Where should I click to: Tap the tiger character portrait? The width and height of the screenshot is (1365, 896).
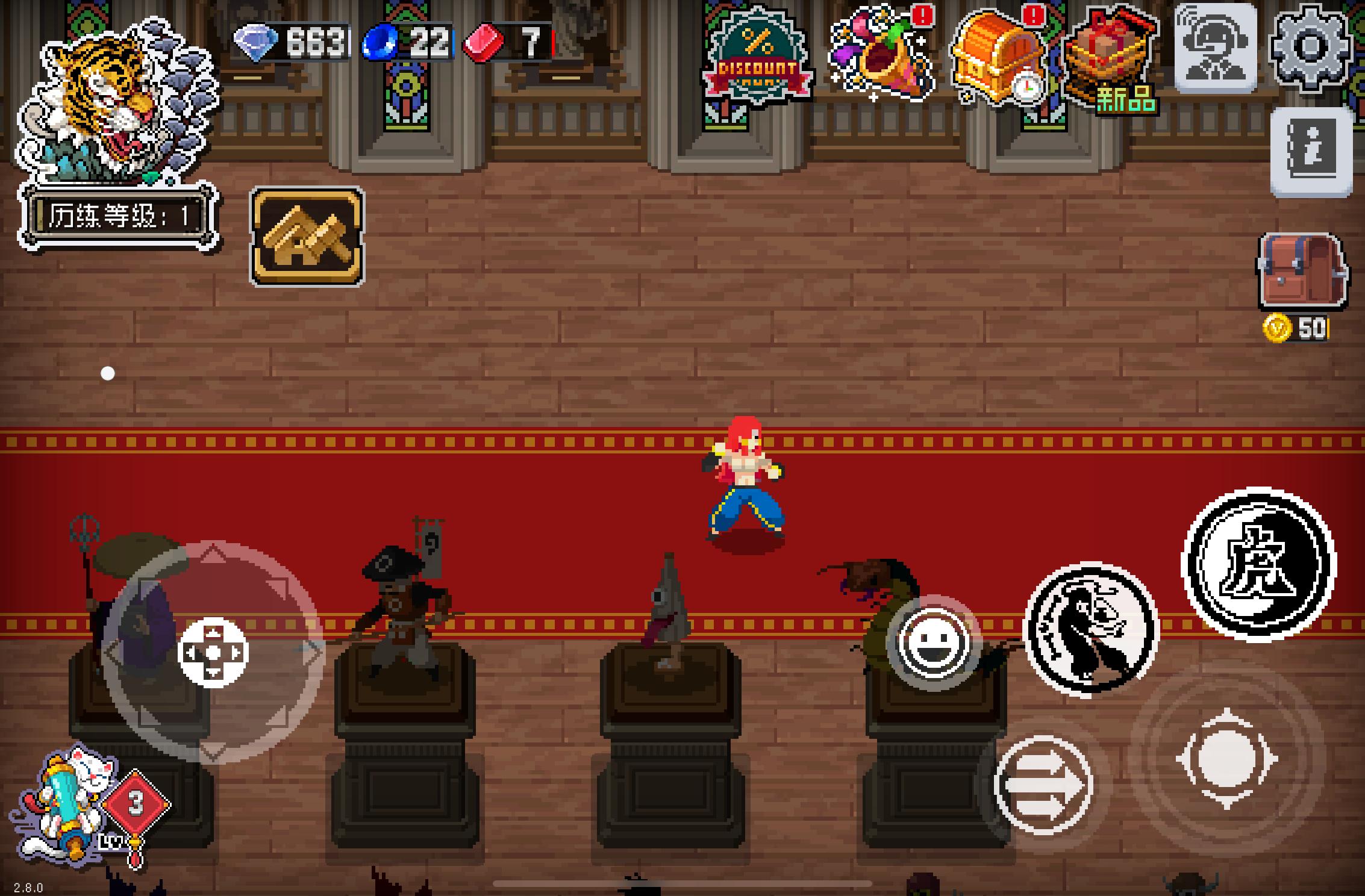pyautogui.click(x=114, y=101)
